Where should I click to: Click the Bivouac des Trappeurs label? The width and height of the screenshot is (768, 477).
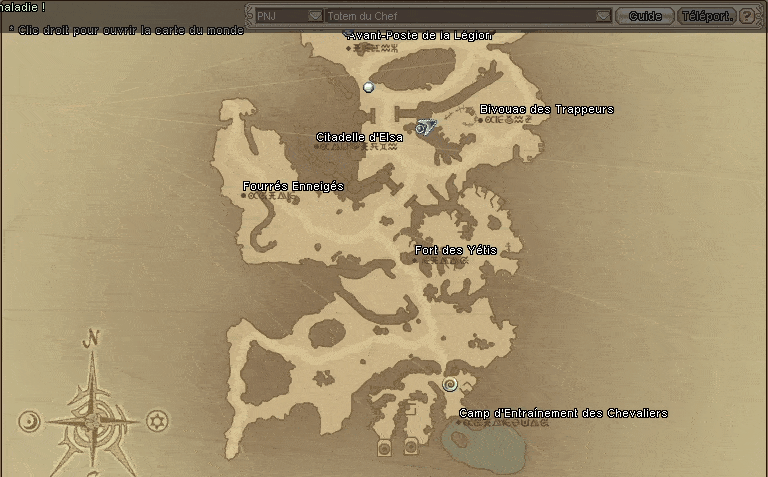pos(546,109)
